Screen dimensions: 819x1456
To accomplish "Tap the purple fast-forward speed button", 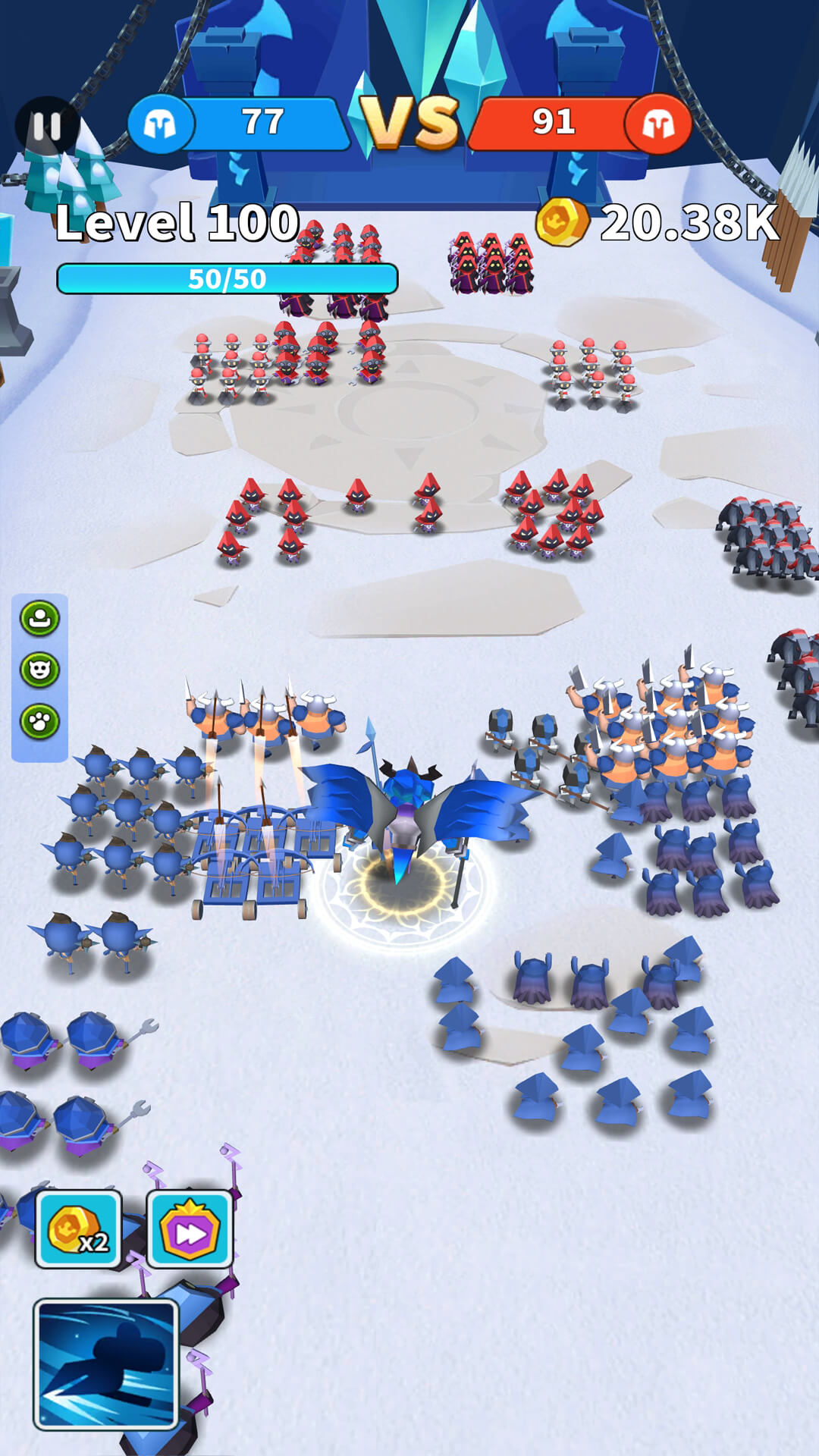I will pos(189,1229).
